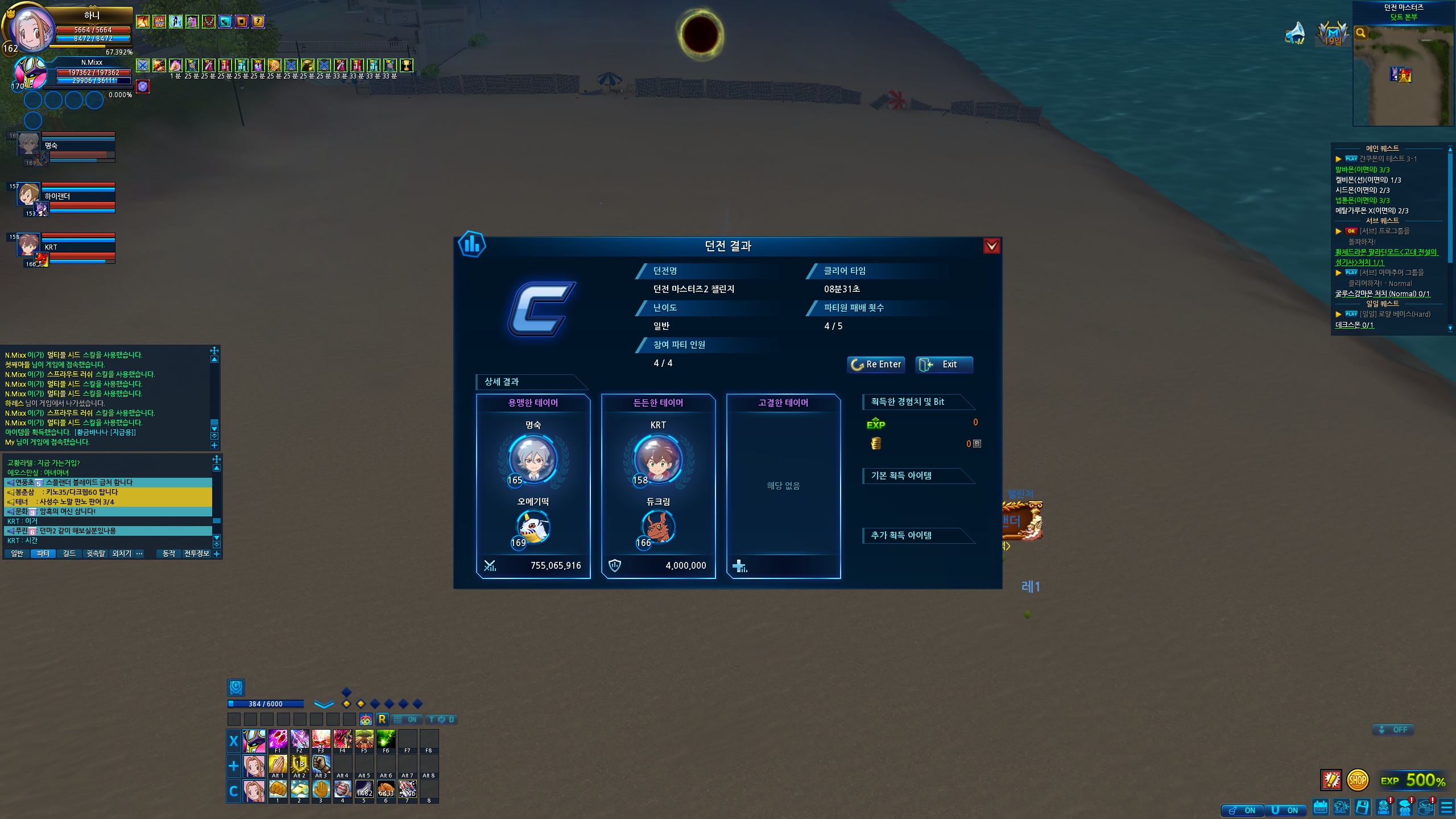Open the hamburger main menu icon
Screen dimensions: 1456x819
point(1446,808)
